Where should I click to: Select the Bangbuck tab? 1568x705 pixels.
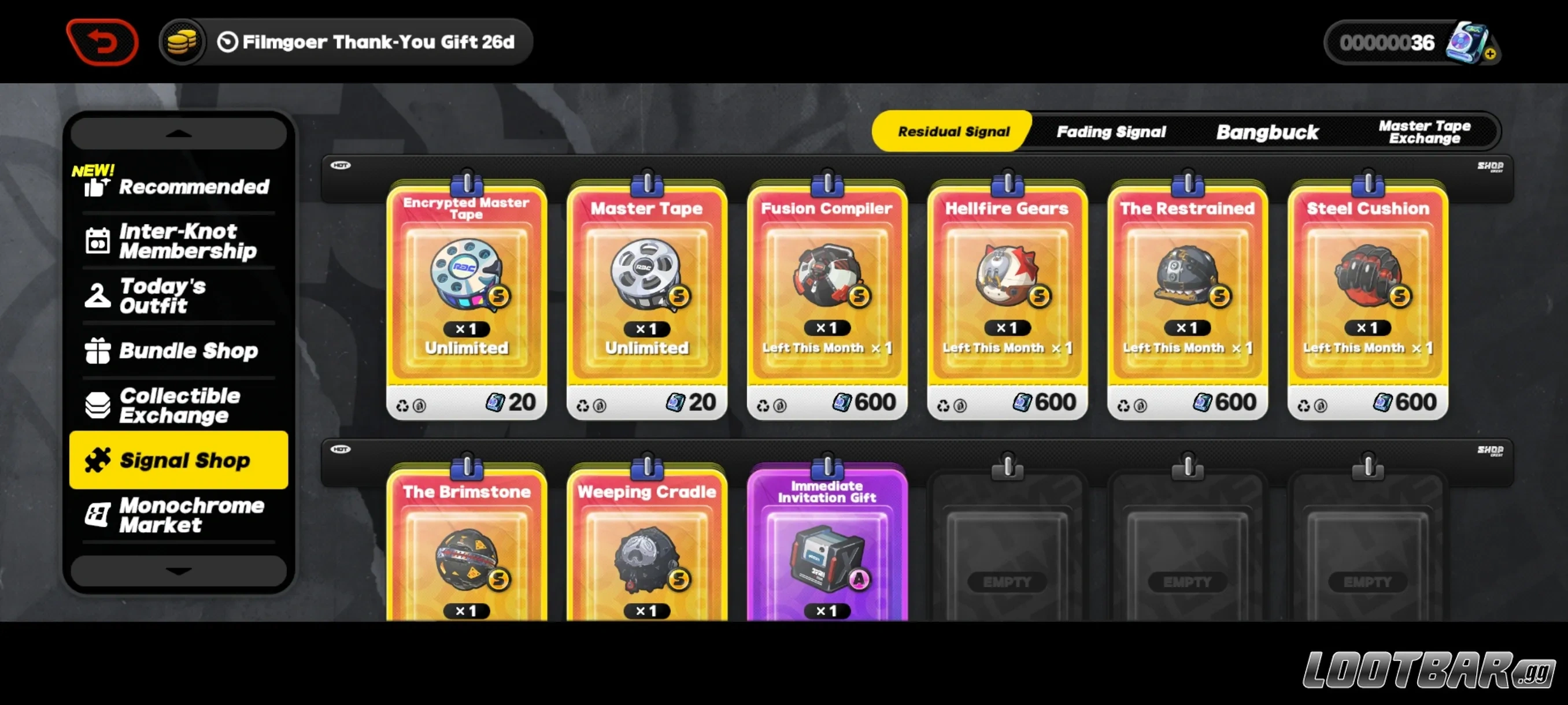point(1267,131)
